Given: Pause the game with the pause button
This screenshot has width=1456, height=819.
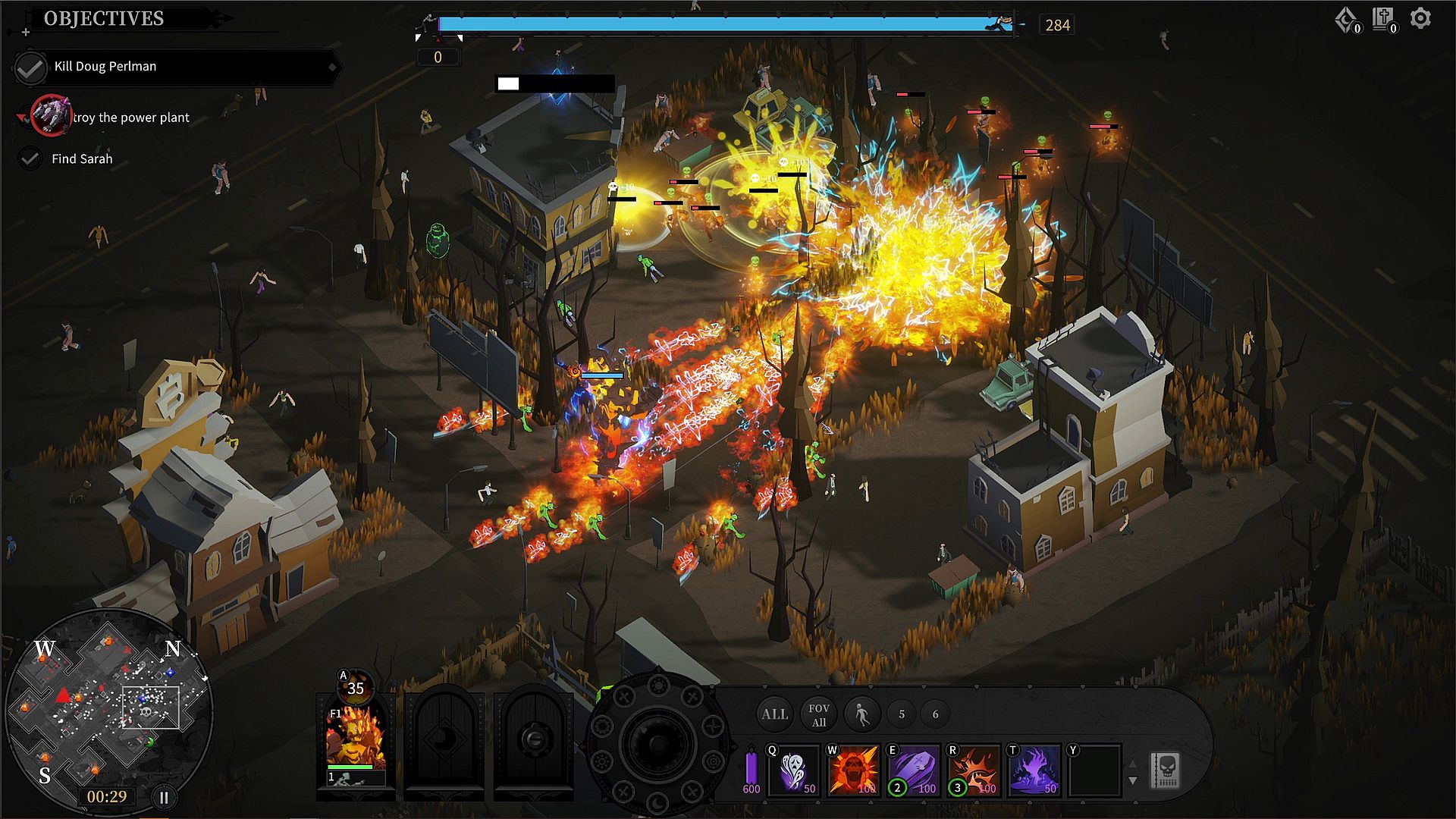Looking at the screenshot, I should point(163,797).
